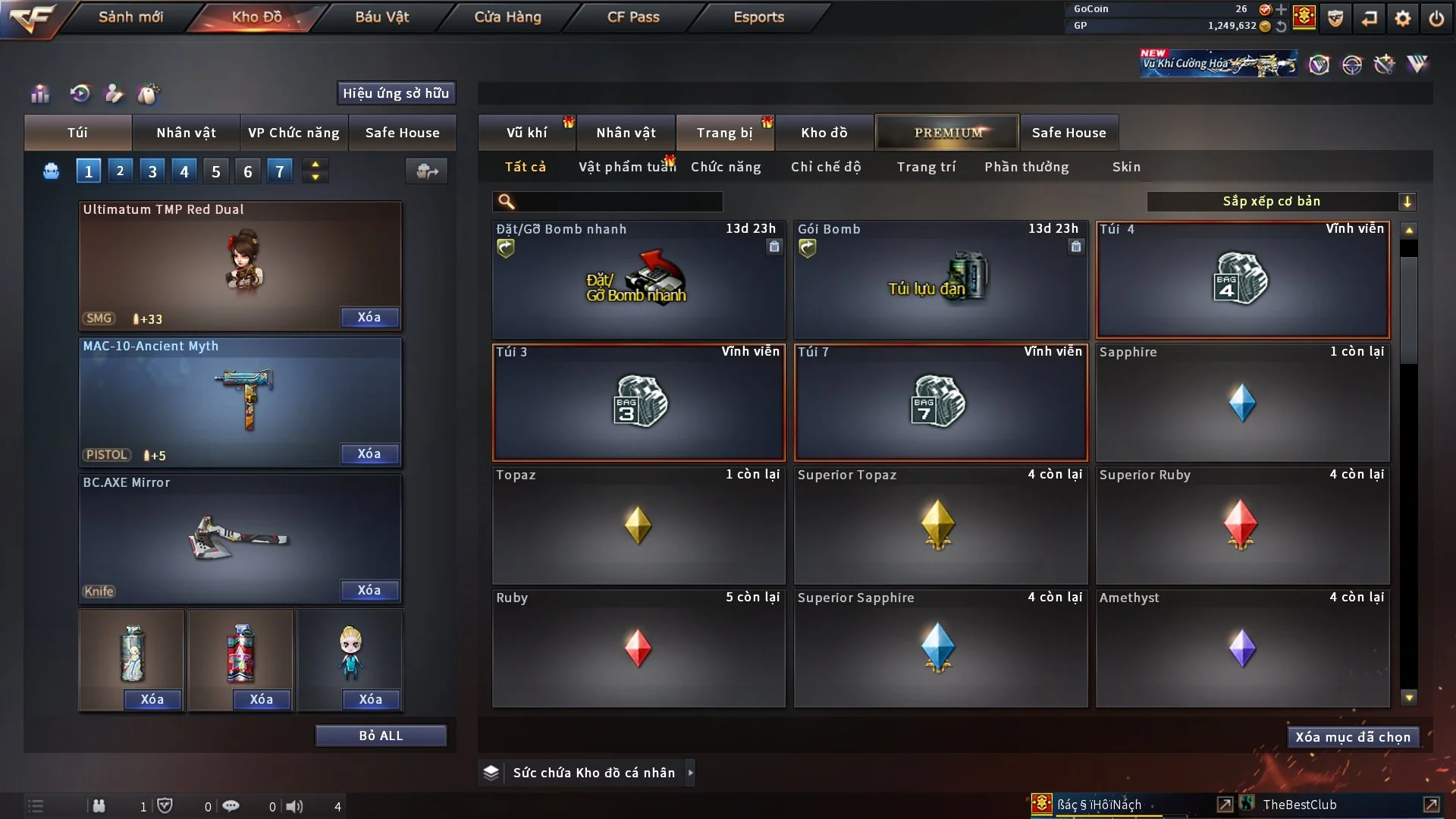Image resolution: width=1456 pixels, height=819 pixels.
Task: Select bag slot 2
Action: click(x=120, y=171)
